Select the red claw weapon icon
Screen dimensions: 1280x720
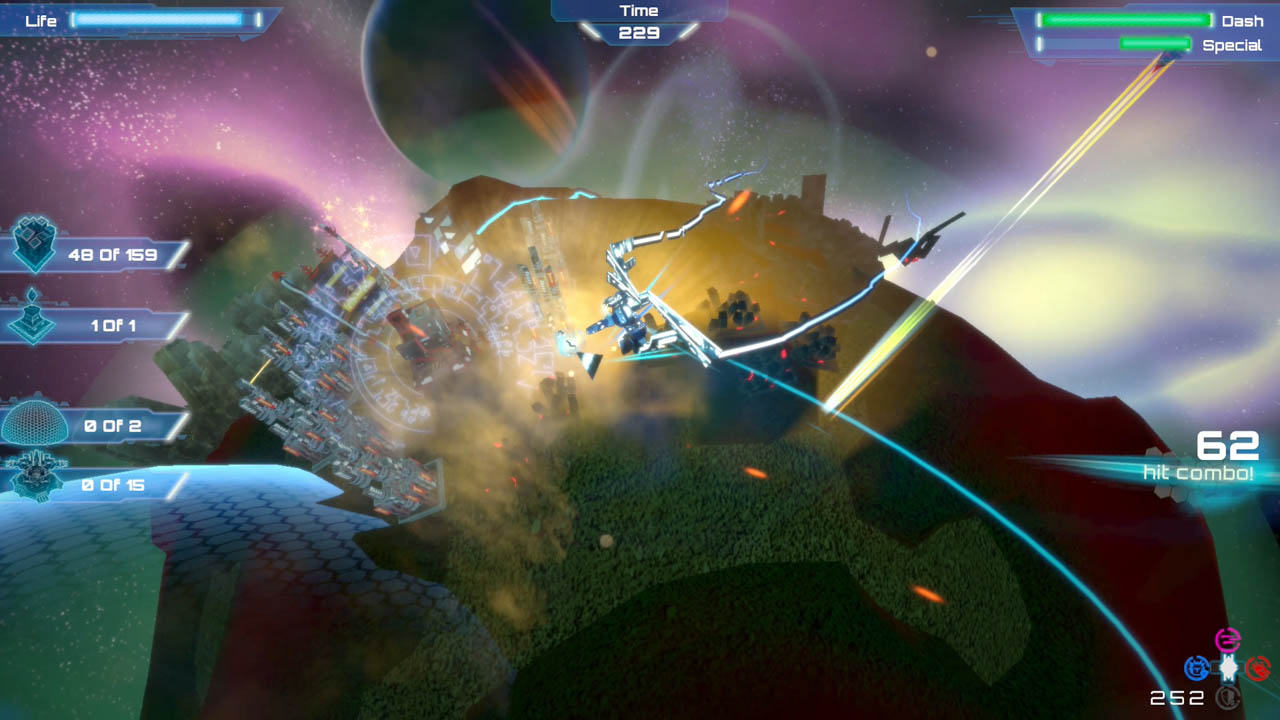click(x=1259, y=668)
